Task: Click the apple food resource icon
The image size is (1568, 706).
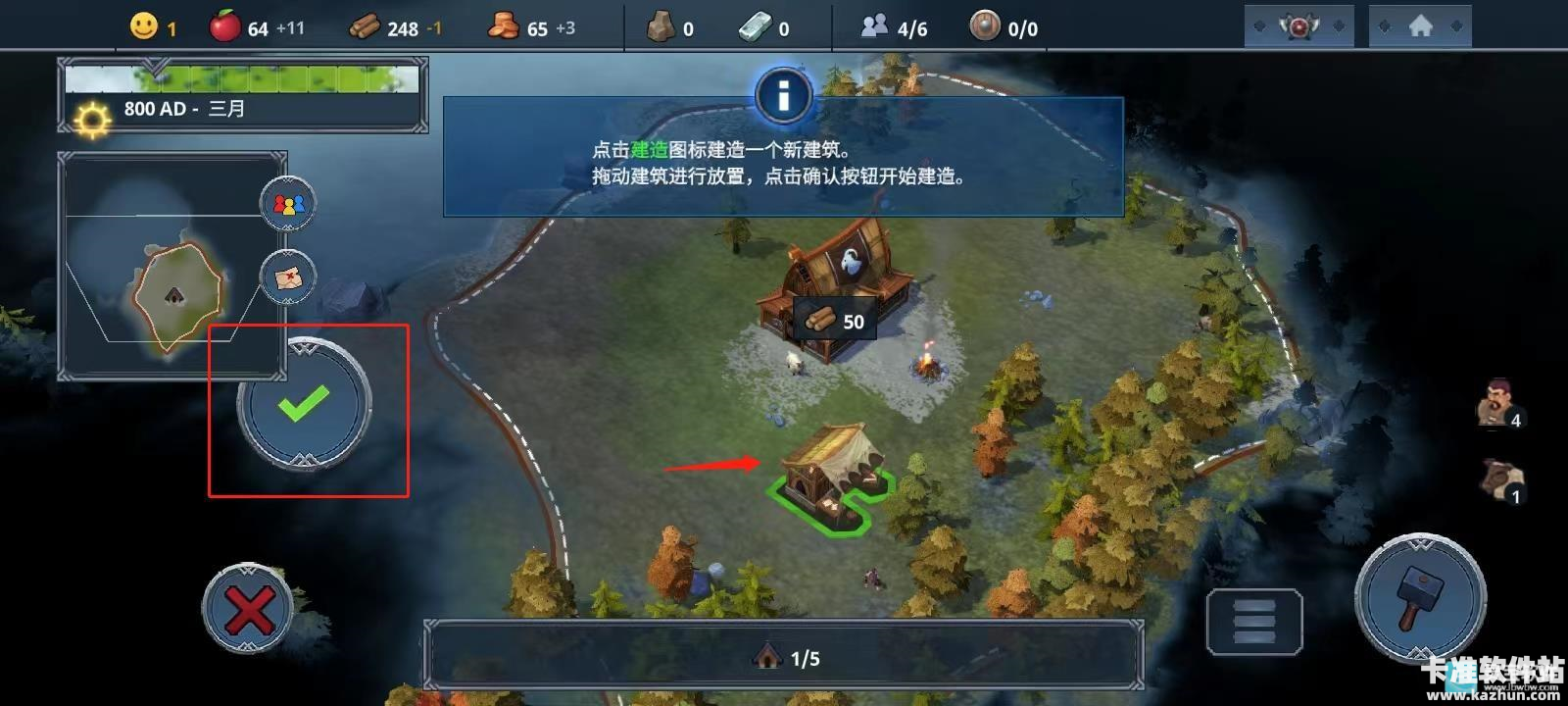Action: (223, 26)
